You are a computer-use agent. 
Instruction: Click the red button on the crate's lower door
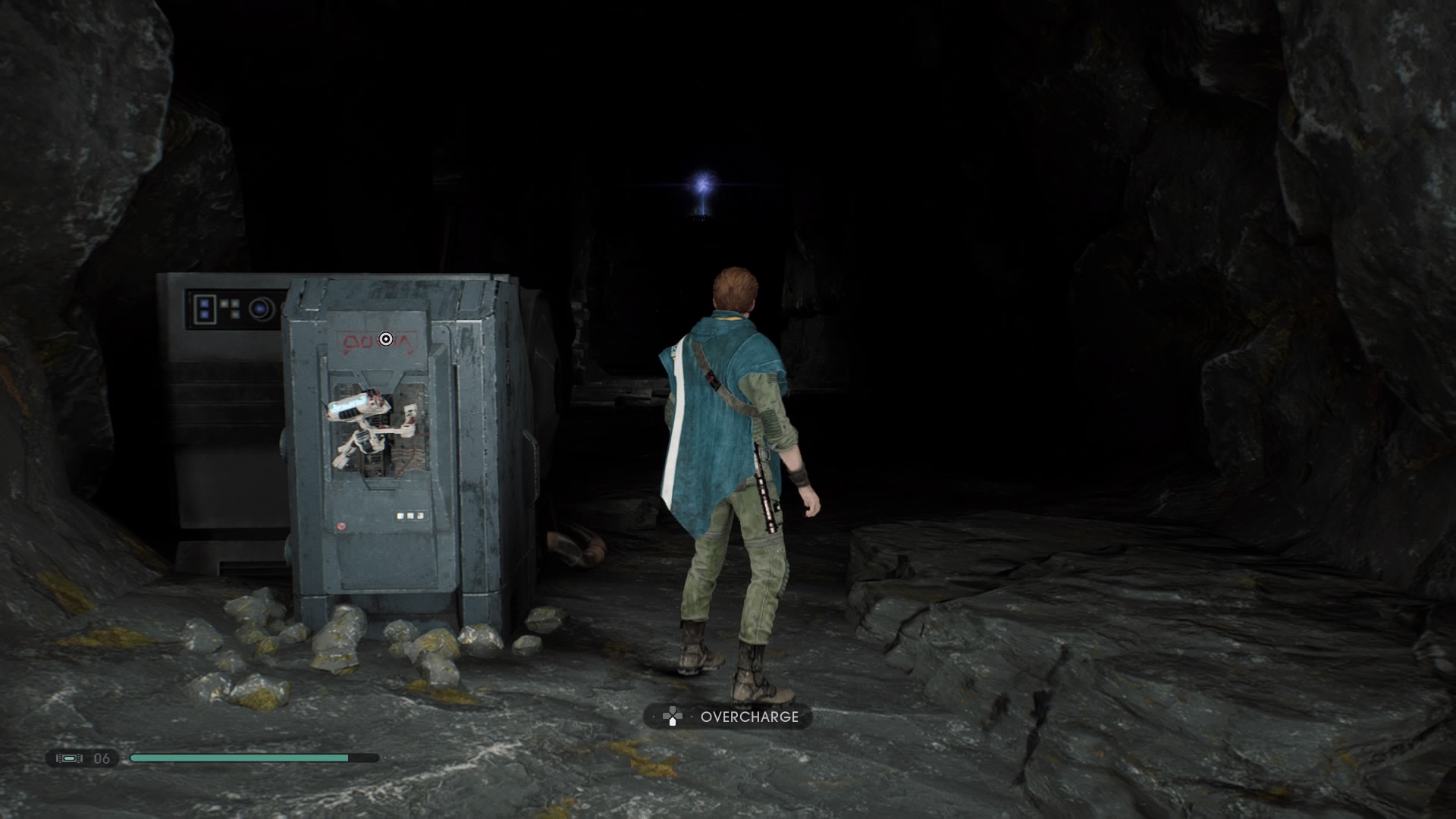(341, 527)
